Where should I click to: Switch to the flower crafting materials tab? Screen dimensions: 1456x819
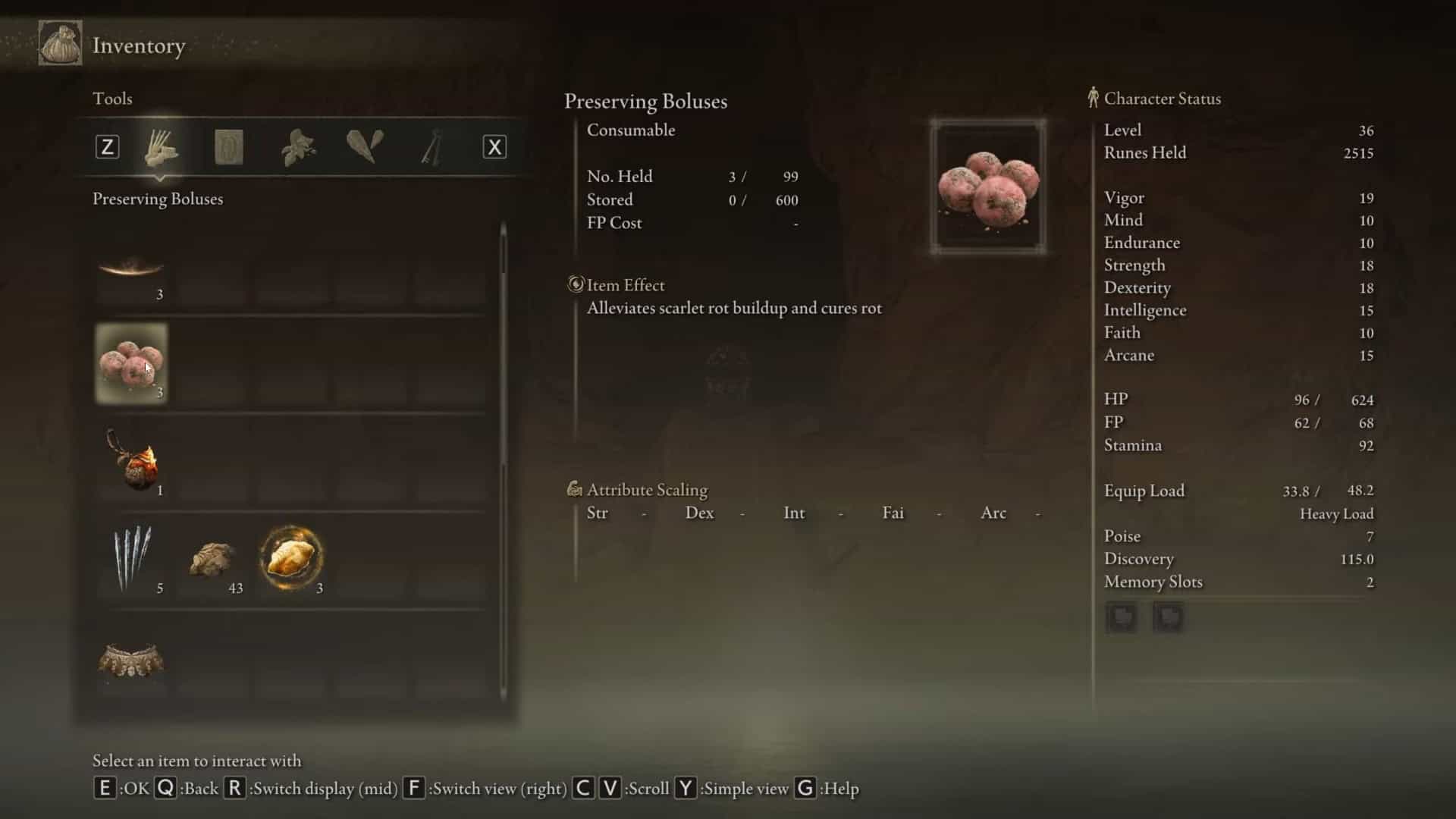pyautogui.click(x=298, y=146)
